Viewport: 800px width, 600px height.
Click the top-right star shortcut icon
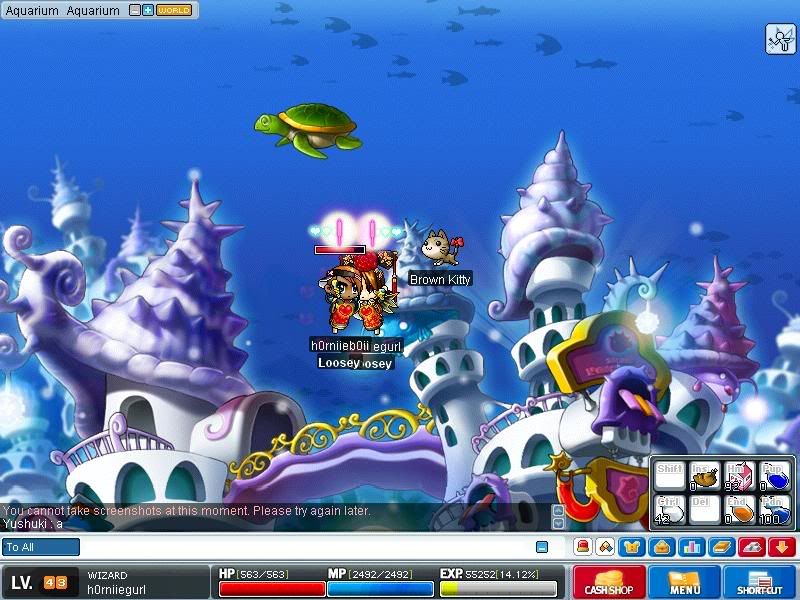tap(780, 38)
